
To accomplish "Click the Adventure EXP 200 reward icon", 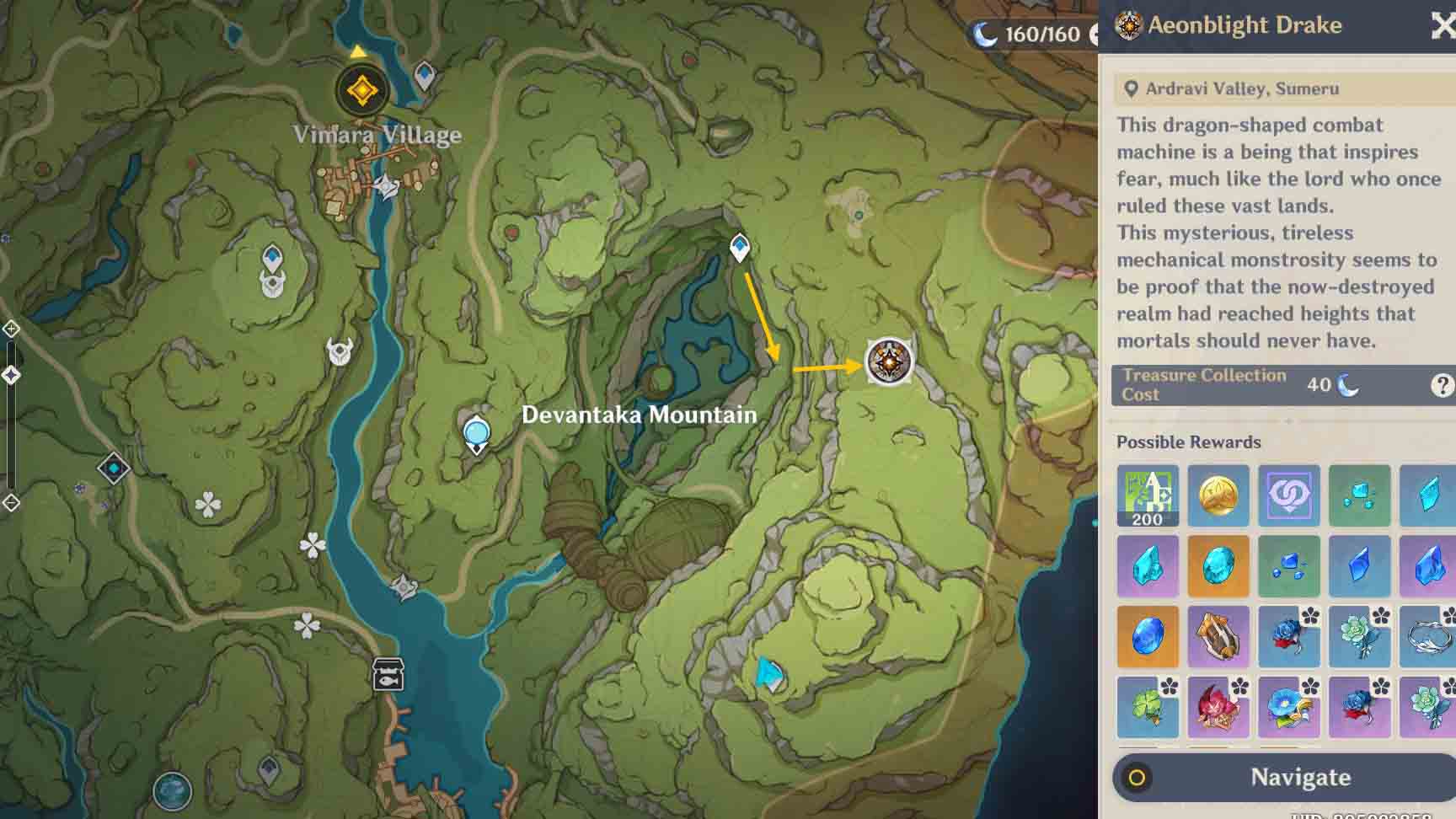I will [1148, 496].
